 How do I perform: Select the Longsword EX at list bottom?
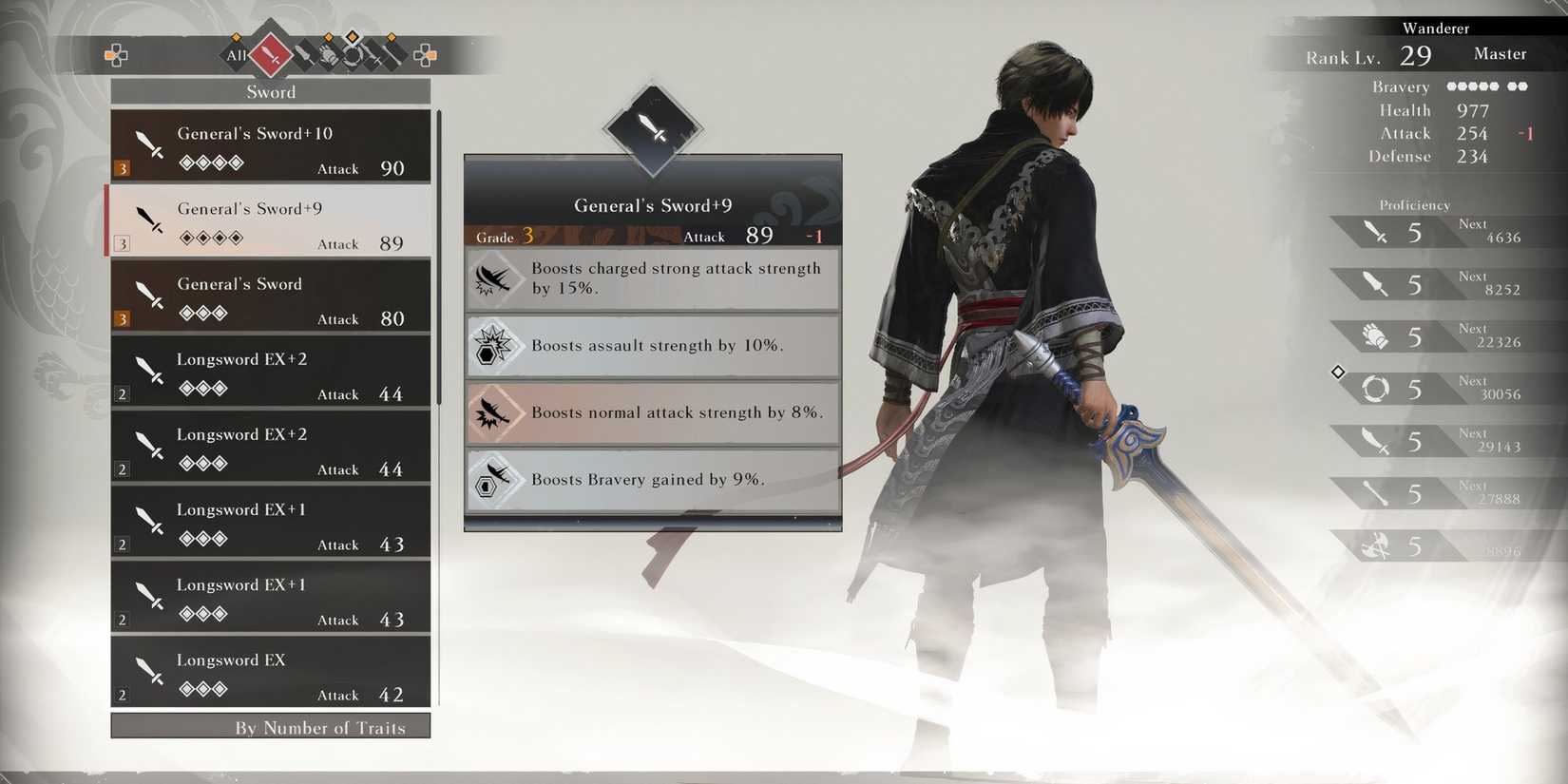pos(271,673)
